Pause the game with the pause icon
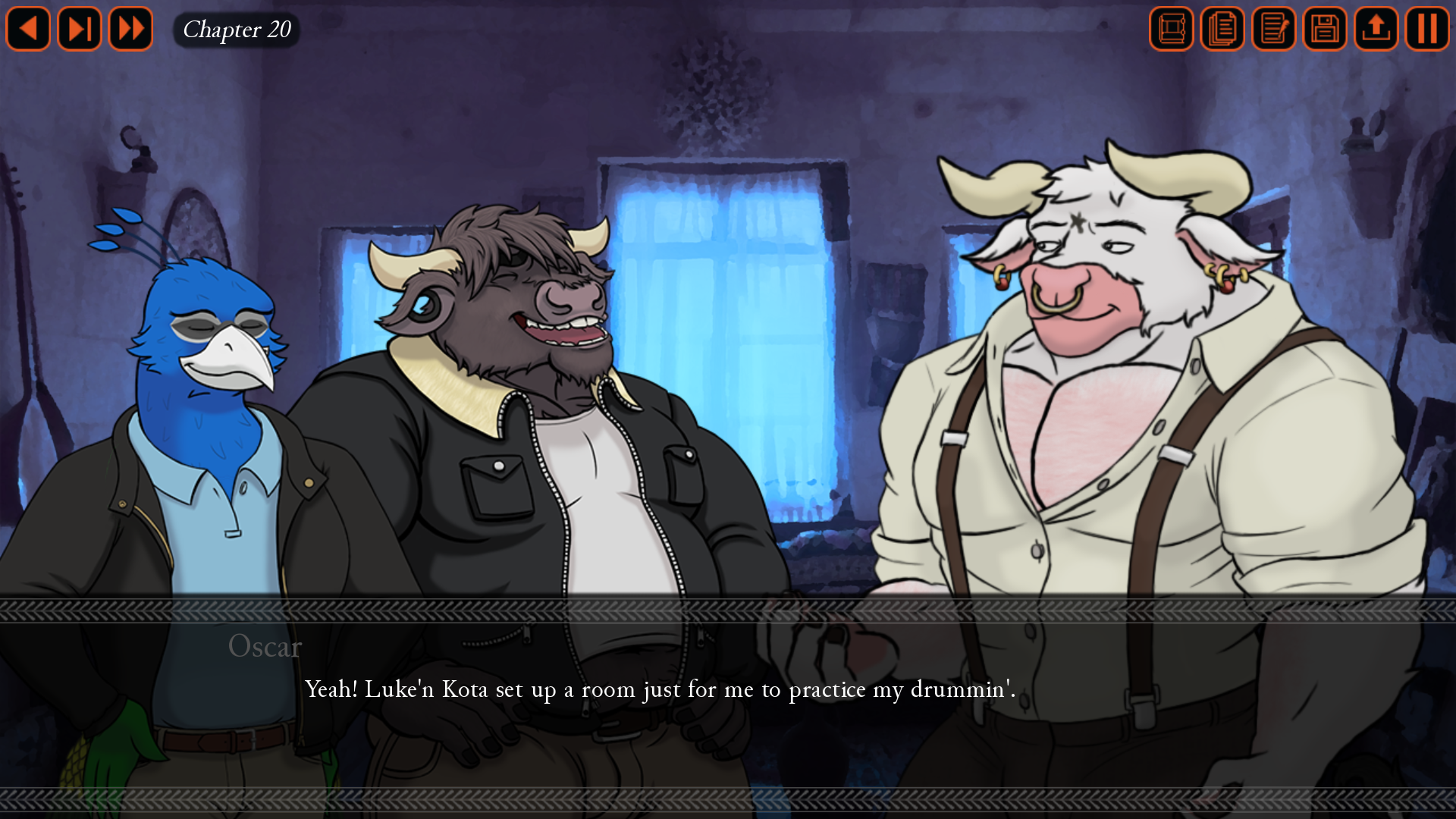The image size is (1456, 819). click(x=1426, y=29)
